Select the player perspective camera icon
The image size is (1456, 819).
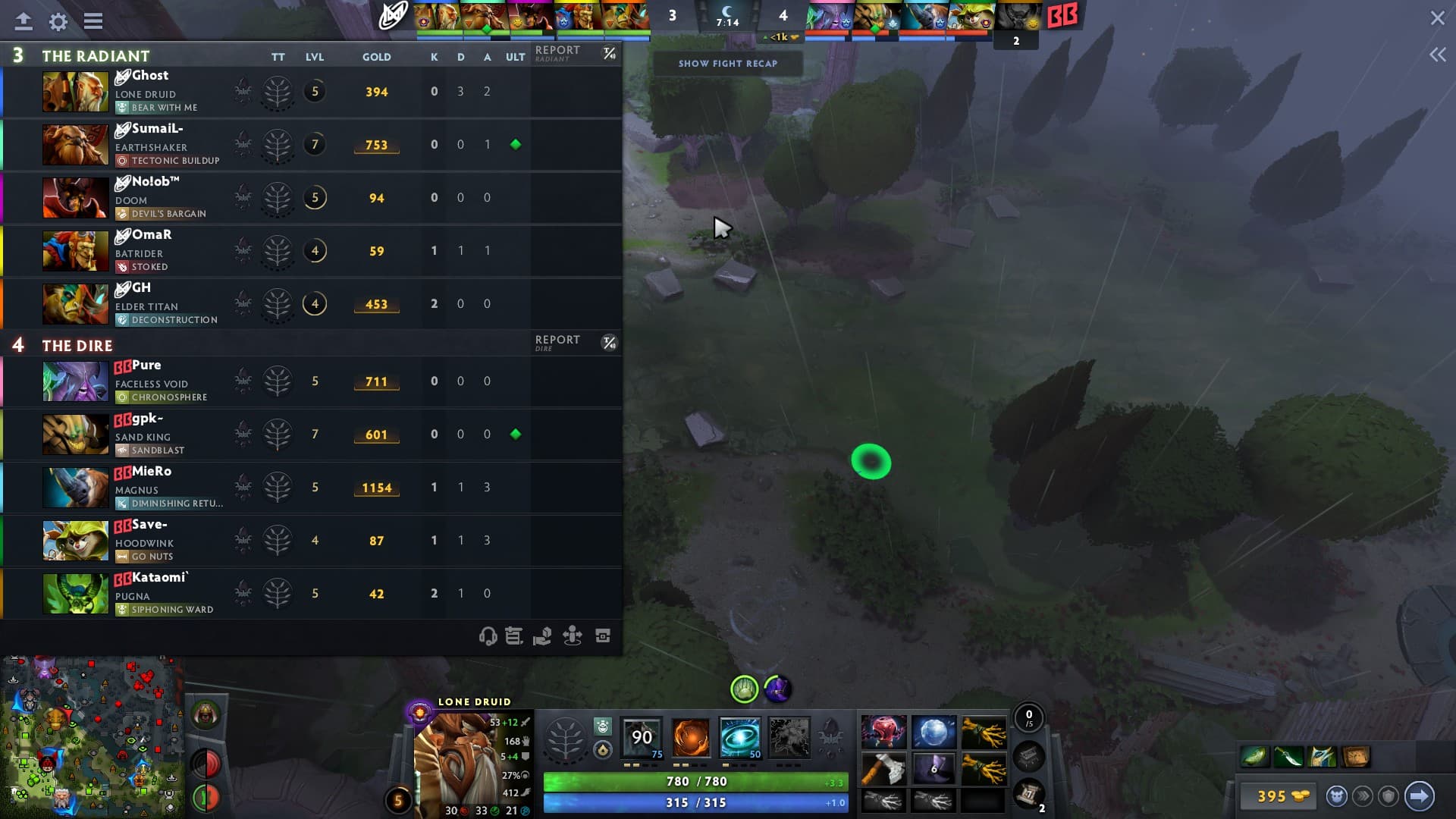574,636
